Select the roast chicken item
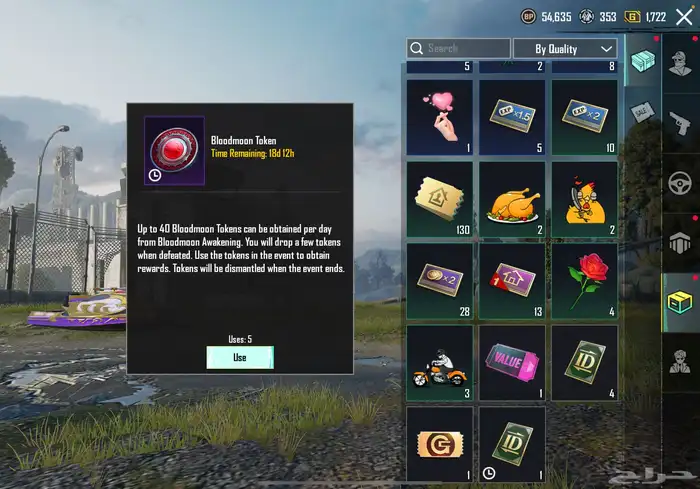Image resolution: width=700 pixels, height=489 pixels. tap(512, 200)
